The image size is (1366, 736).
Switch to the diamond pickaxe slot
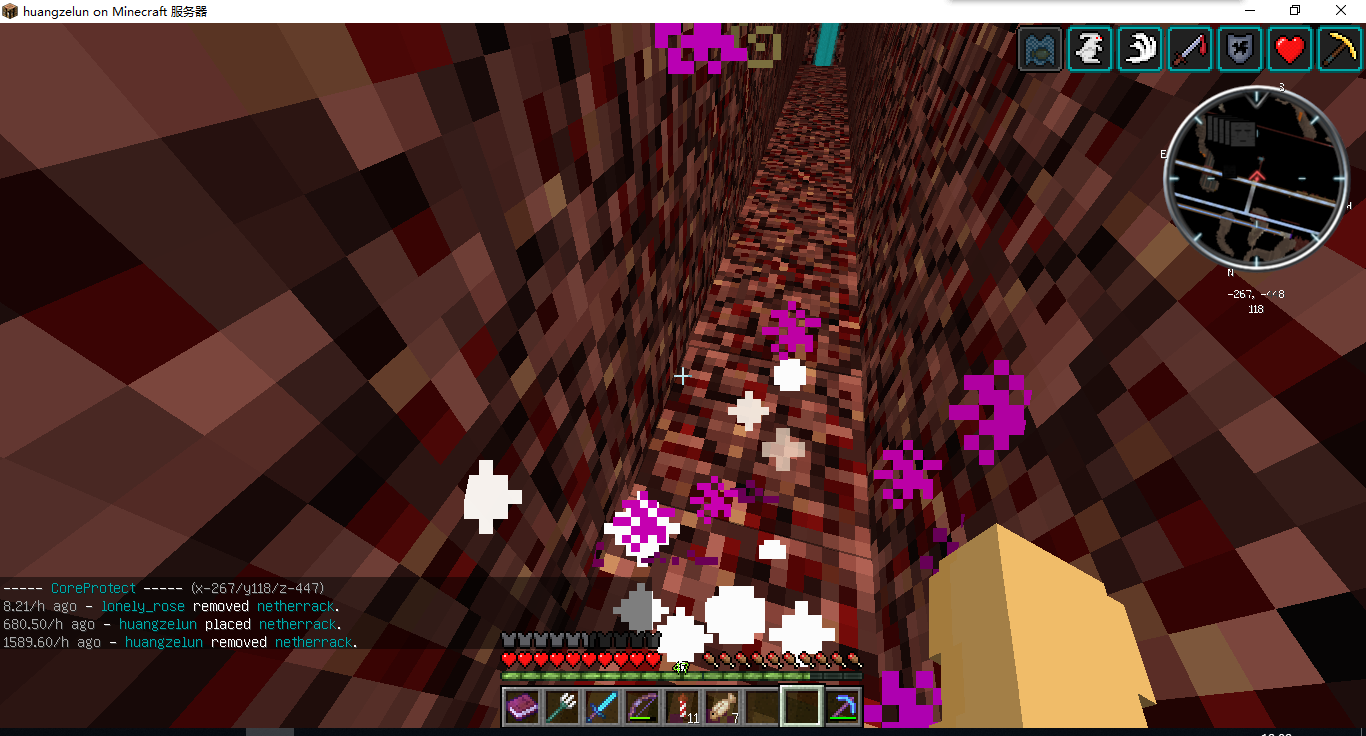pos(842,708)
